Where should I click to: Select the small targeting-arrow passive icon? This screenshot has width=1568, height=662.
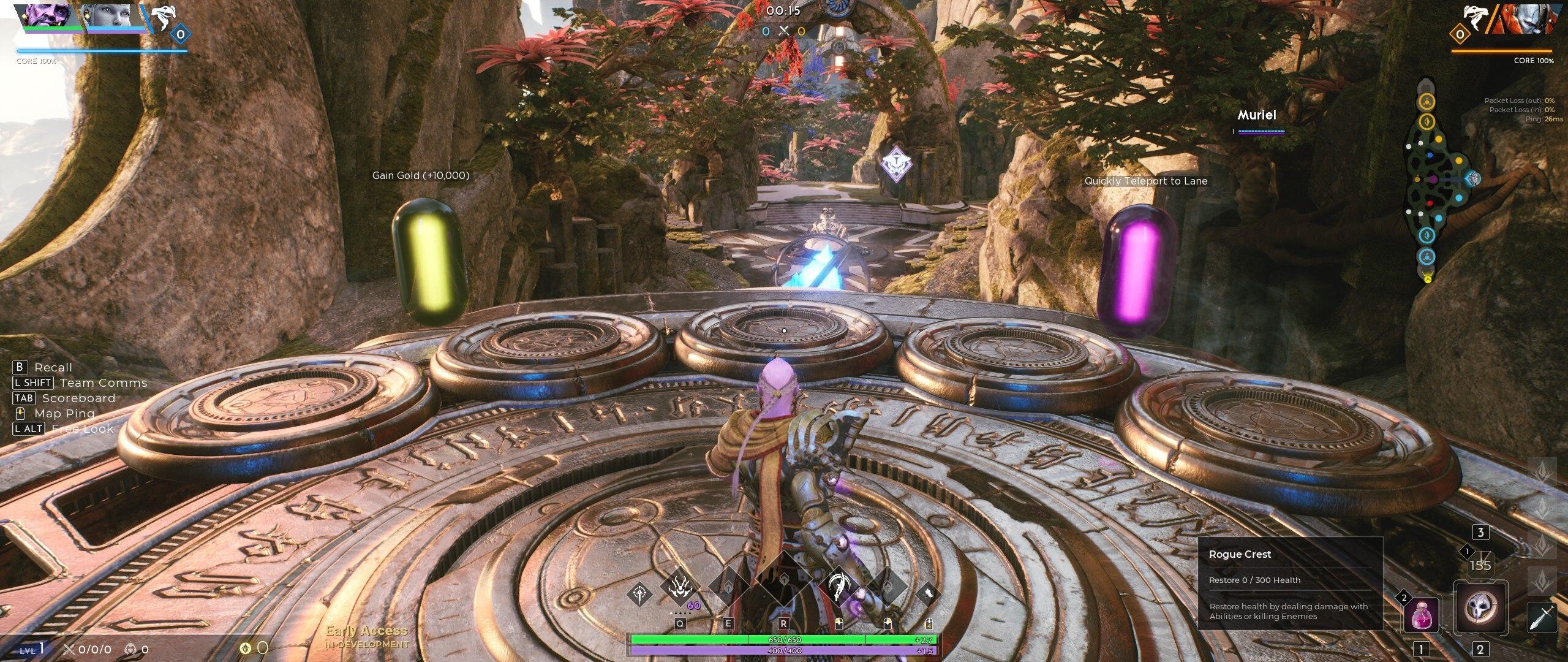click(639, 594)
